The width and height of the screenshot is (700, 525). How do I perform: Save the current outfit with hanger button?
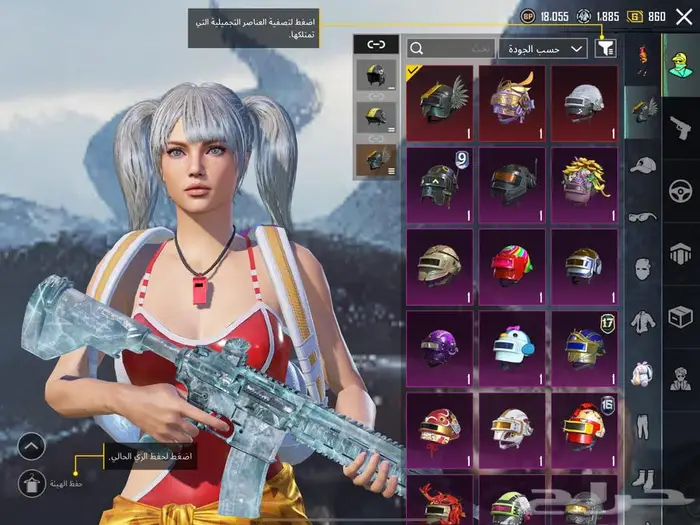point(32,483)
